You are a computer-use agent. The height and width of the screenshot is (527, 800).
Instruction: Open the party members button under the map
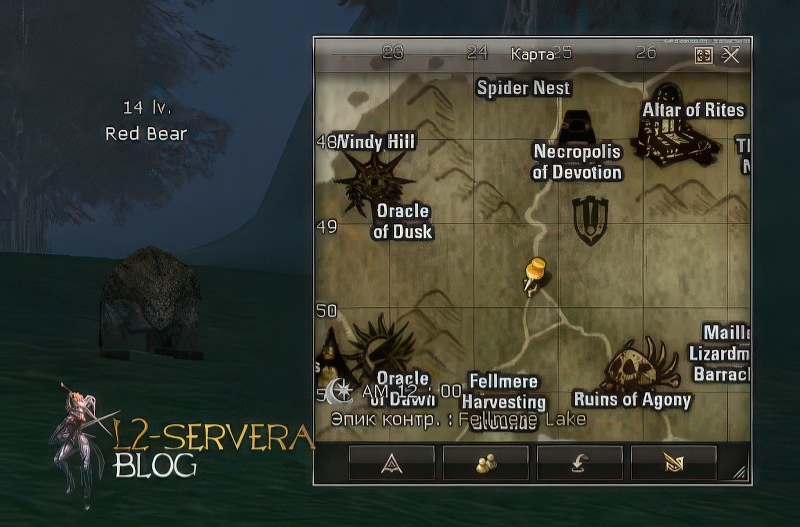click(485, 462)
